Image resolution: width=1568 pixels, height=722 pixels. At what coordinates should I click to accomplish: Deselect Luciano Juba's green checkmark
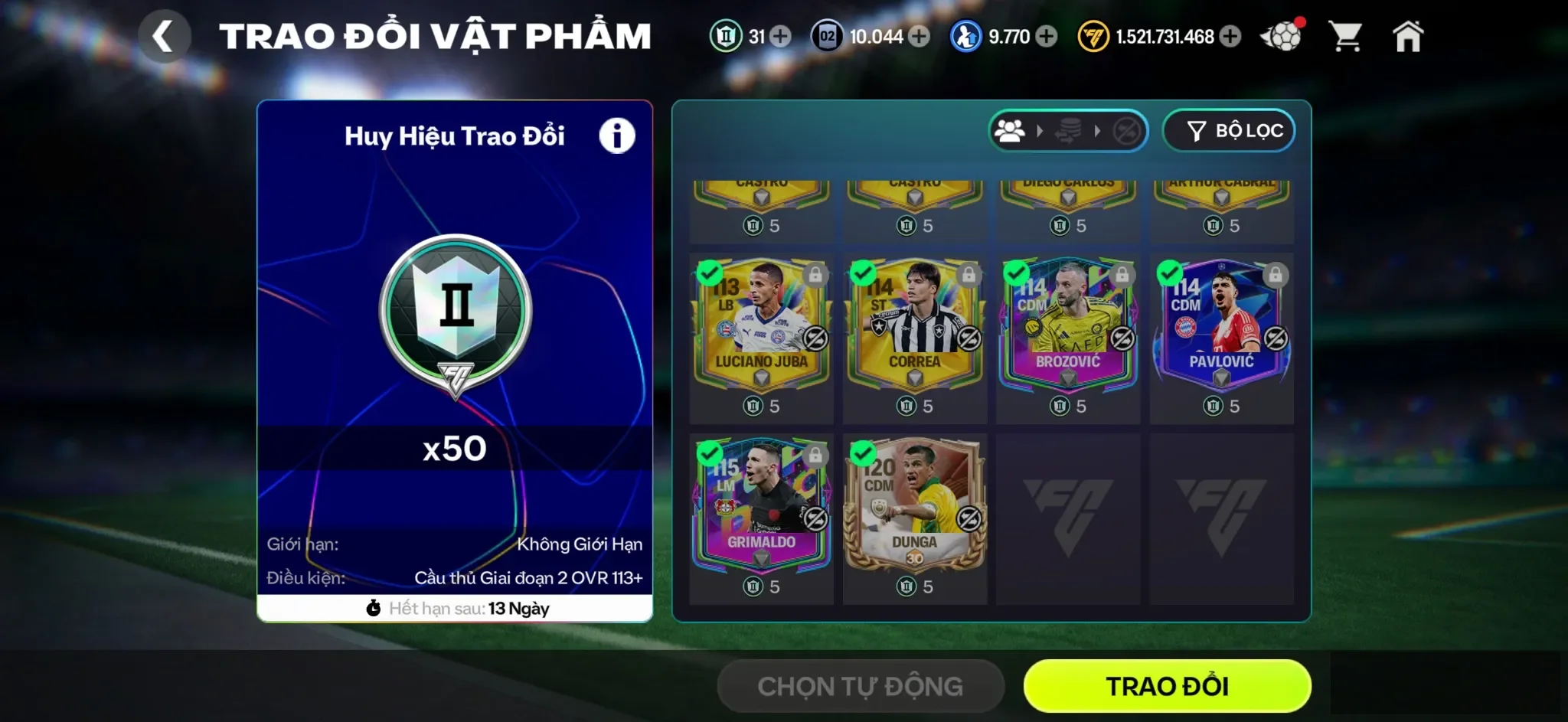(710, 273)
